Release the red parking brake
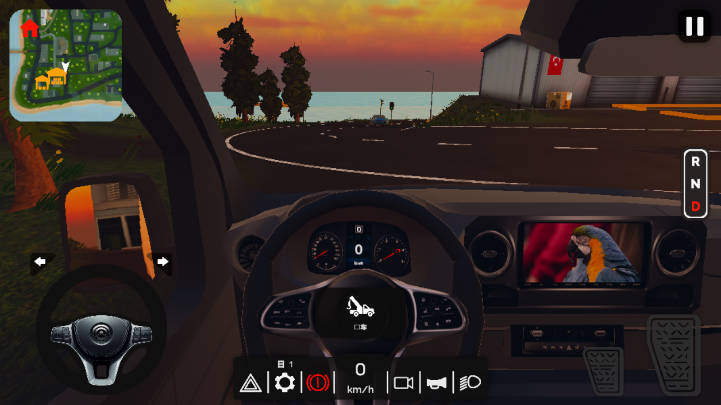 (319, 383)
